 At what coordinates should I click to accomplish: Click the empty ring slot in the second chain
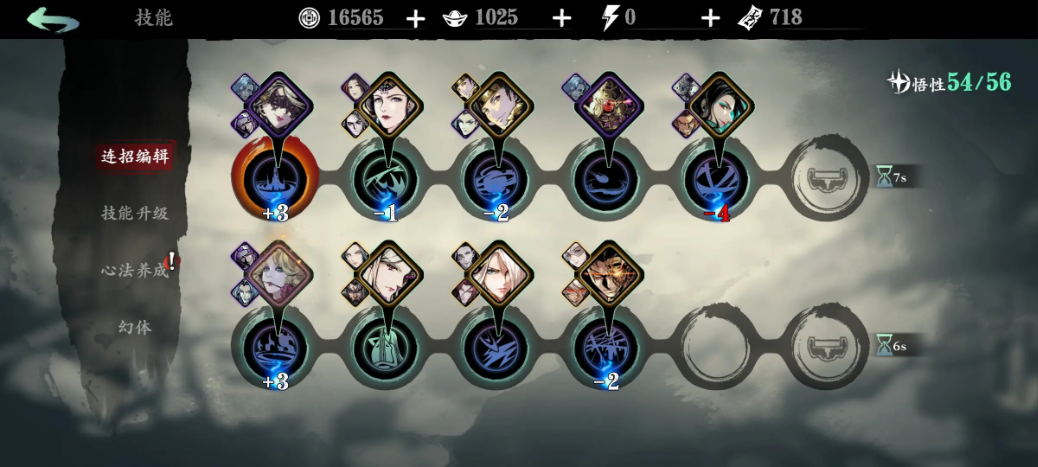pos(716,348)
